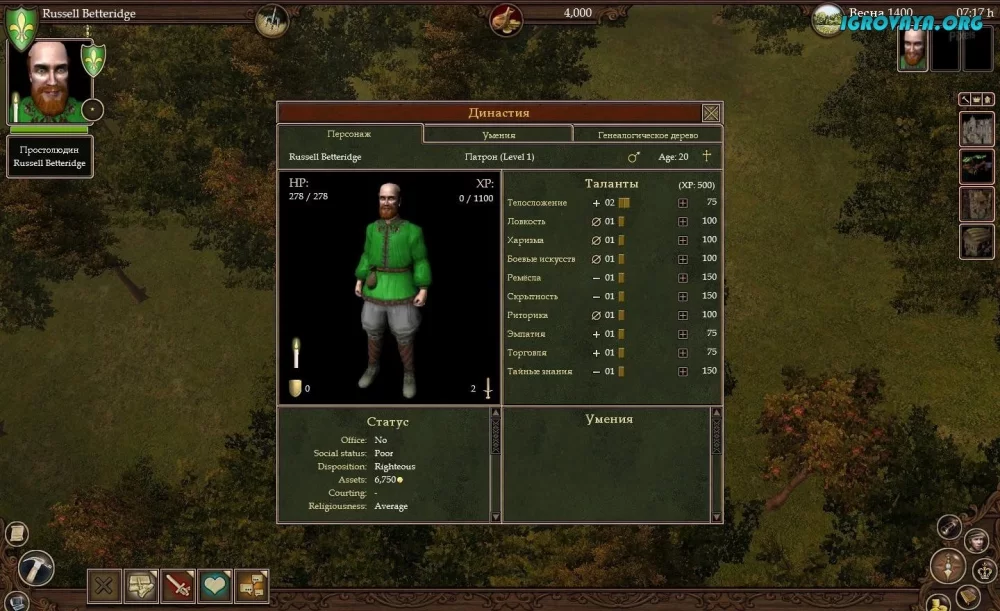Open the speech bubbles dialogue action
The width and height of the screenshot is (1000, 611).
tap(251, 585)
